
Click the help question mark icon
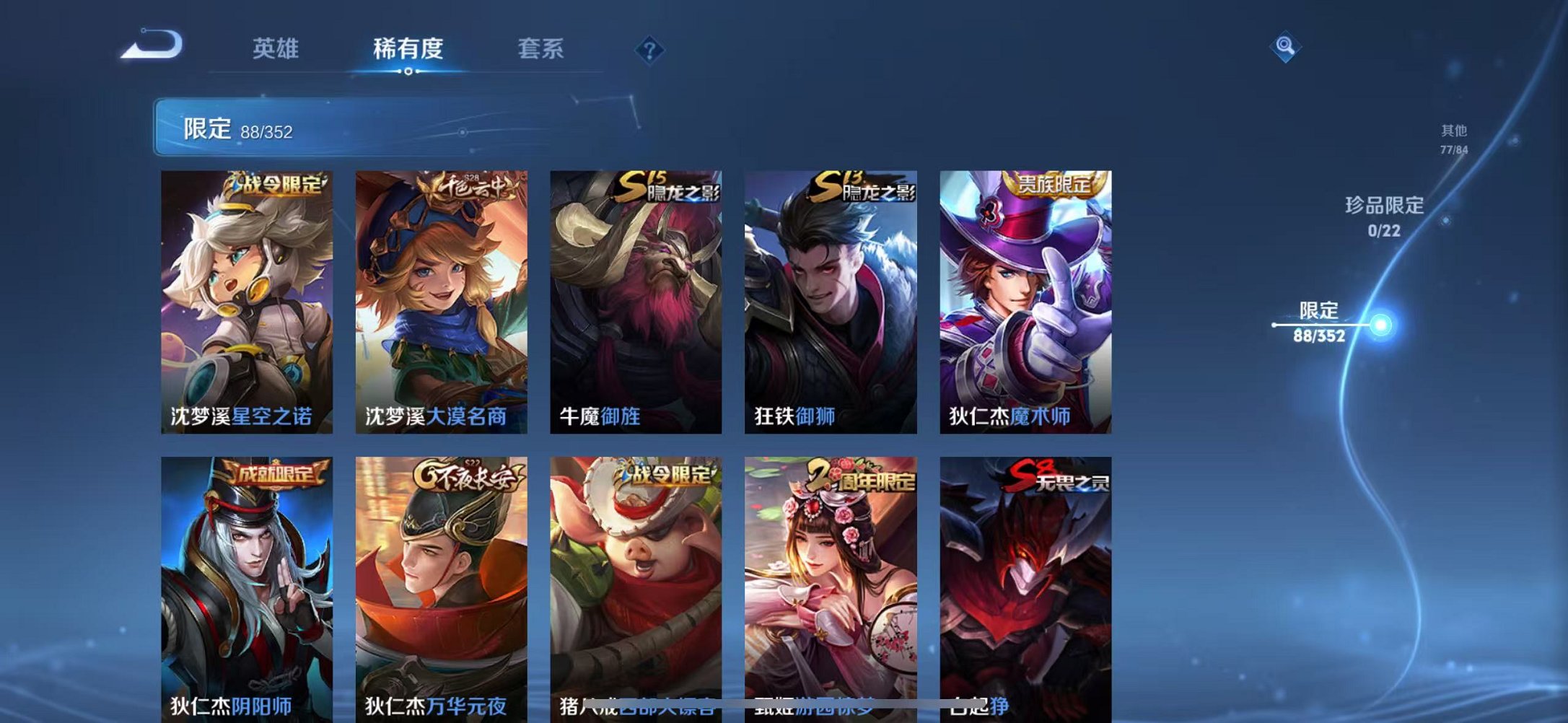pyautogui.click(x=648, y=49)
